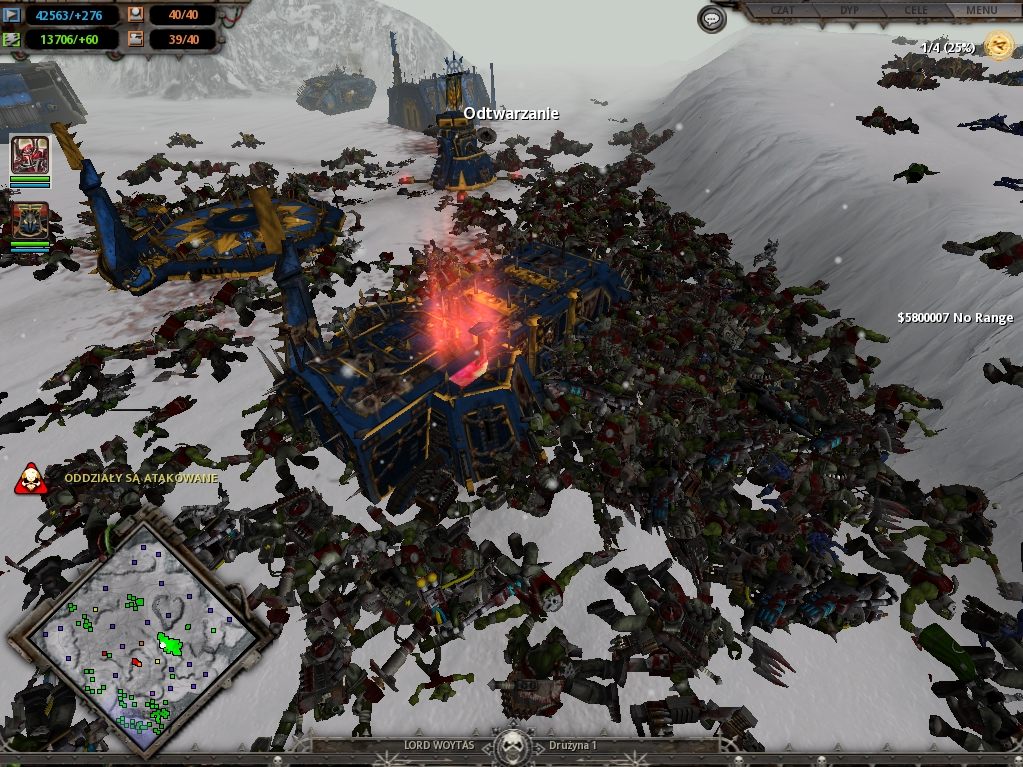The image size is (1023, 767).
Task: Show the CELE objectives panel
Action: pyautogui.click(x=915, y=10)
